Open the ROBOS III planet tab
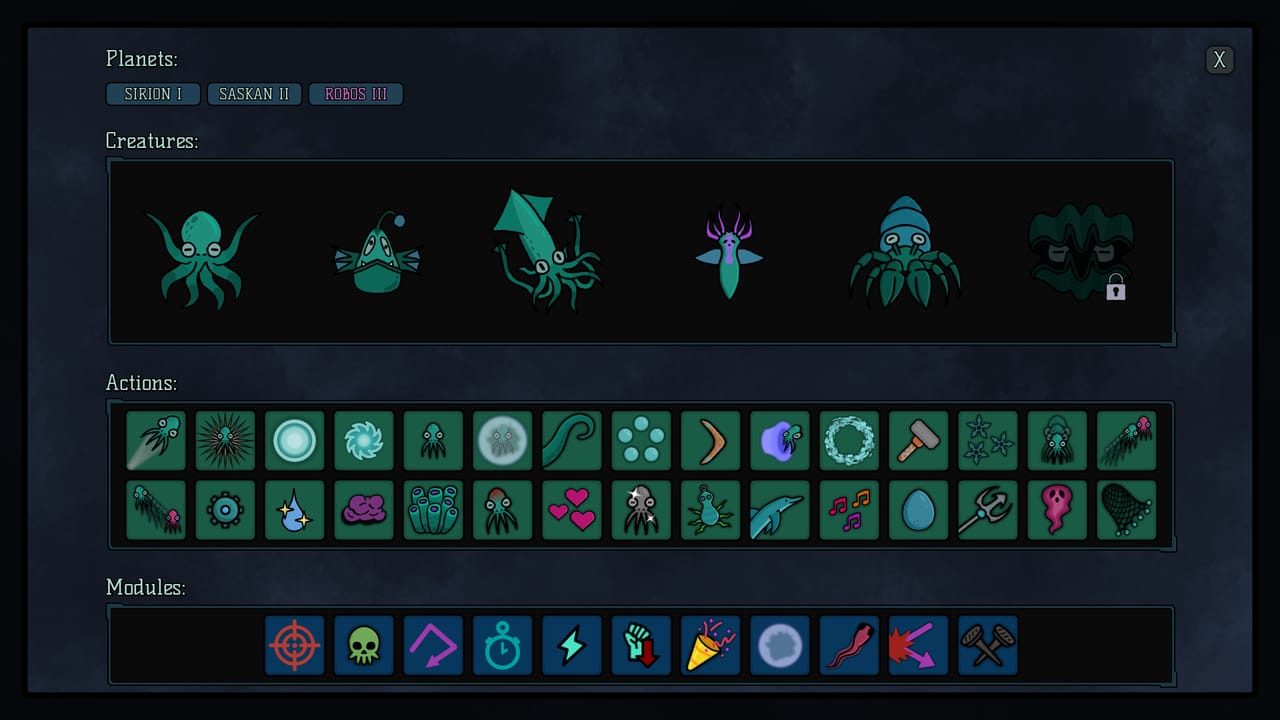Viewport: 1280px width, 720px height. coord(356,93)
